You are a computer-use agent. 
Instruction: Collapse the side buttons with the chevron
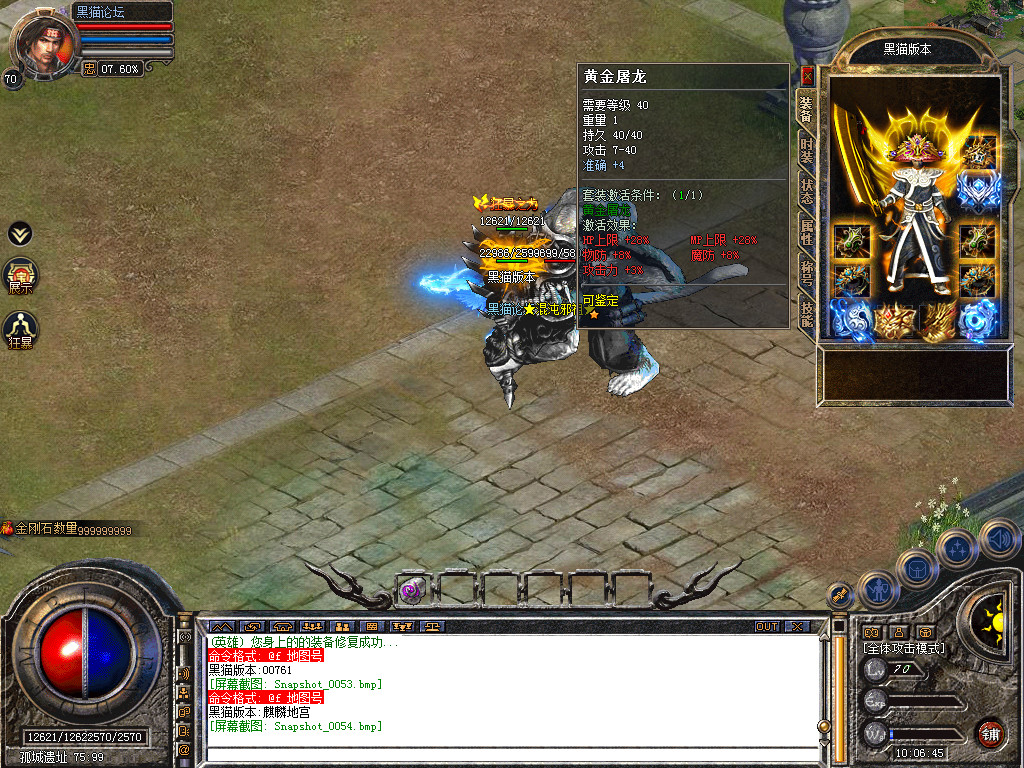pos(20,234)
